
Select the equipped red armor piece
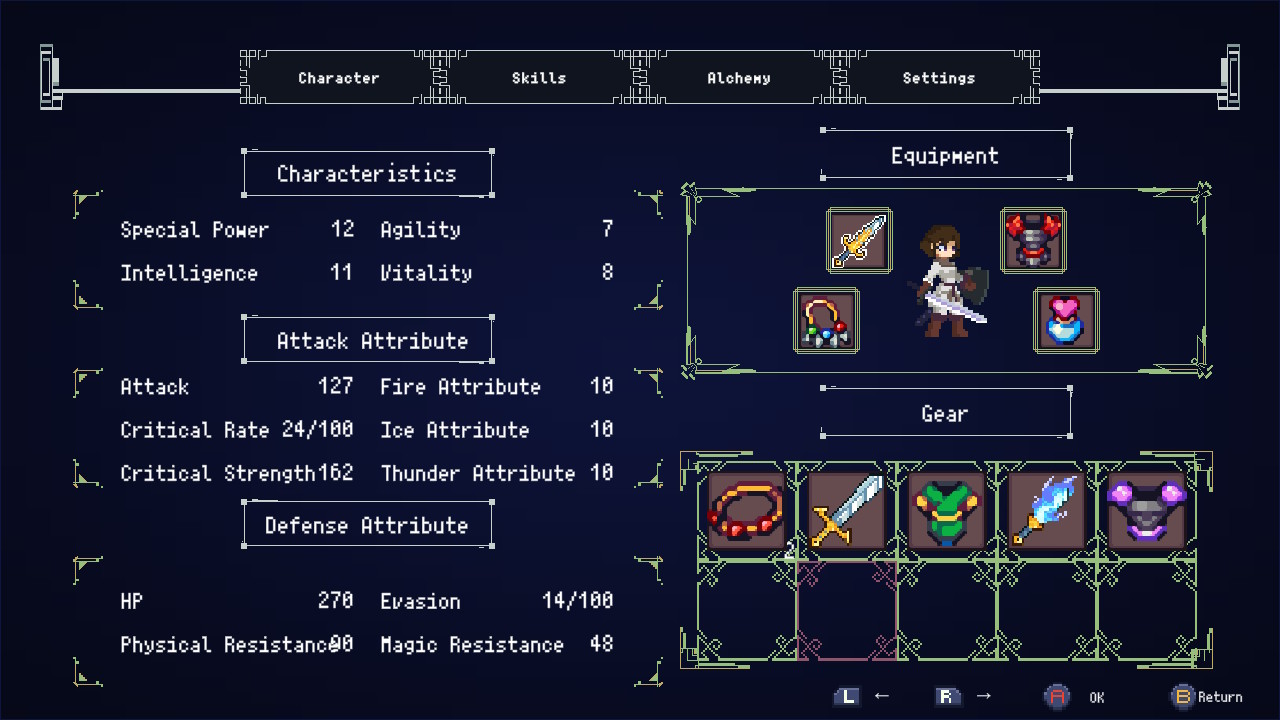(x=1033, y=239)
